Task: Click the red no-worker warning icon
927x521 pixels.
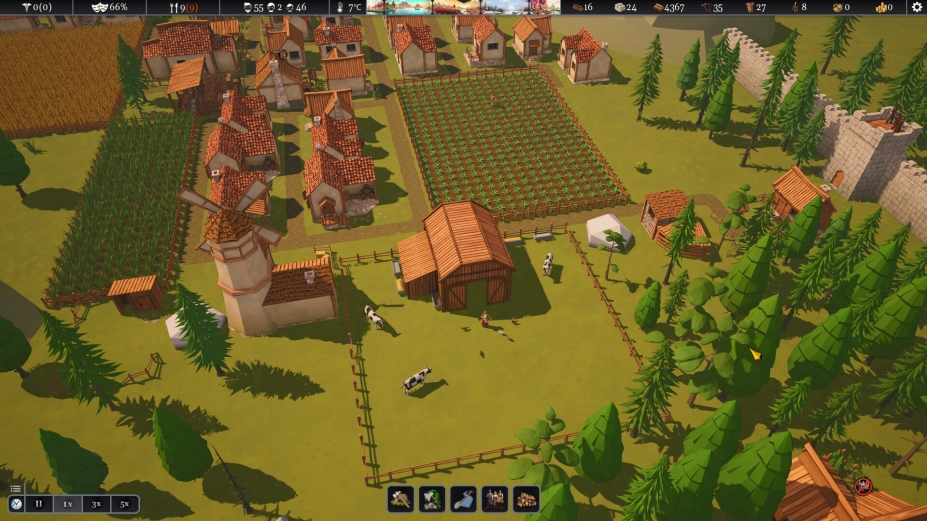Action: [863, 487]
